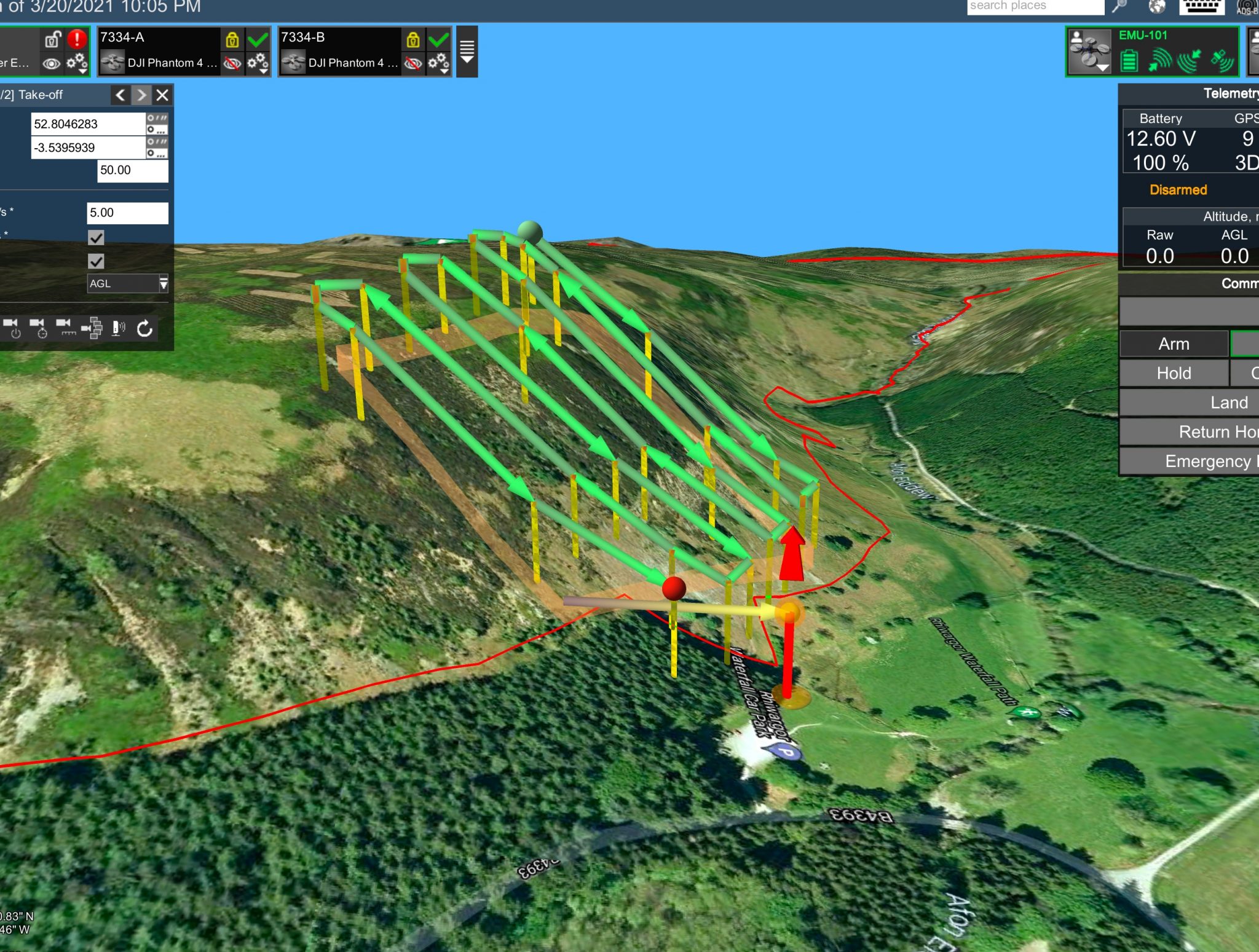
Task: Hide the 7334-A route using its eye toggle
Action: (x=232, y=61)
